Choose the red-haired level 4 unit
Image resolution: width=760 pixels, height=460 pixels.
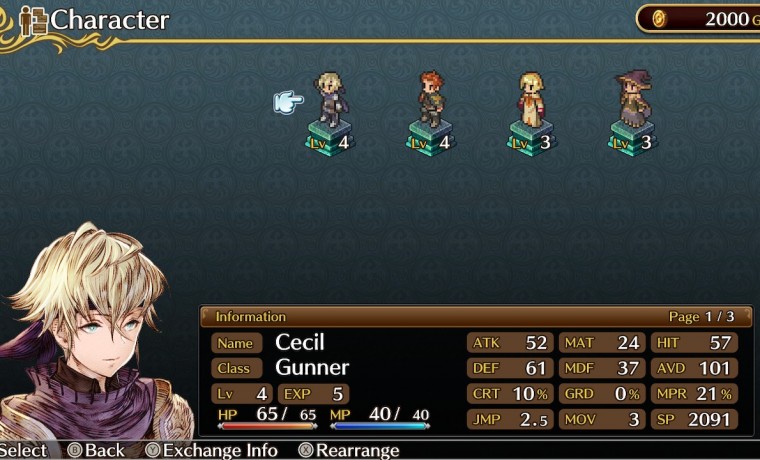point(431,100)
